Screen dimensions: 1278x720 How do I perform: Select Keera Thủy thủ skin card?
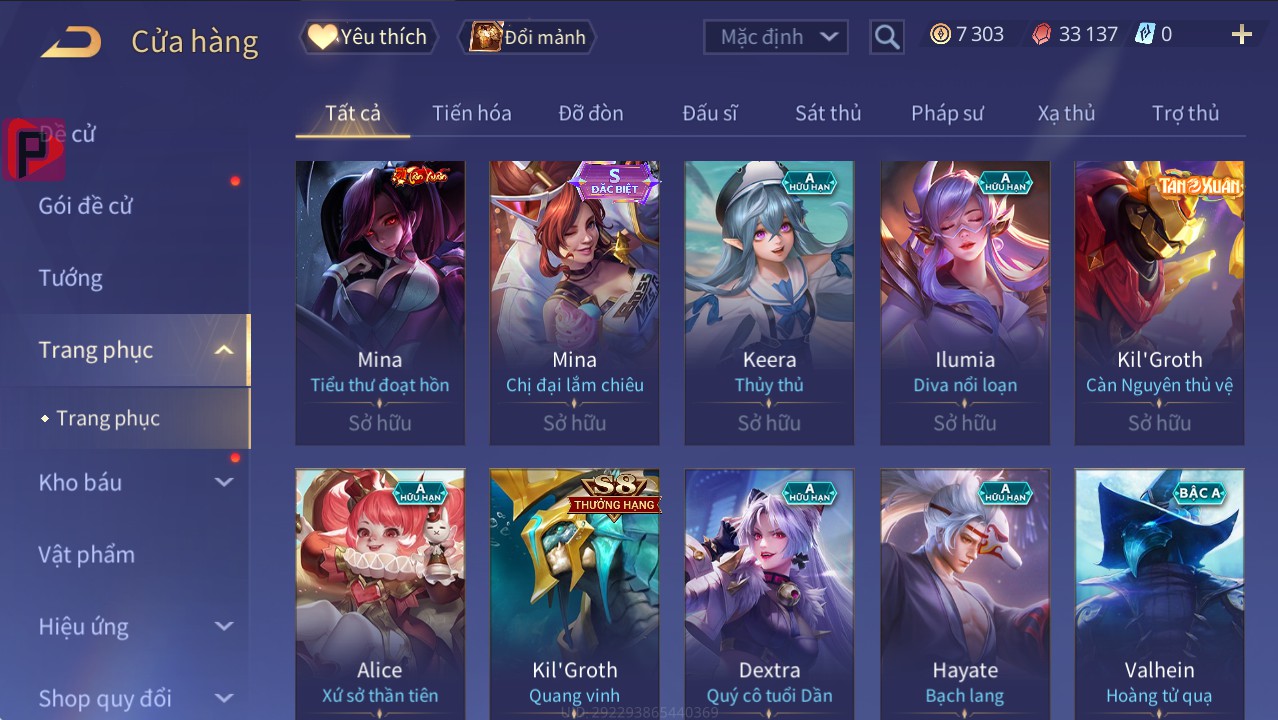coord(769,302)
